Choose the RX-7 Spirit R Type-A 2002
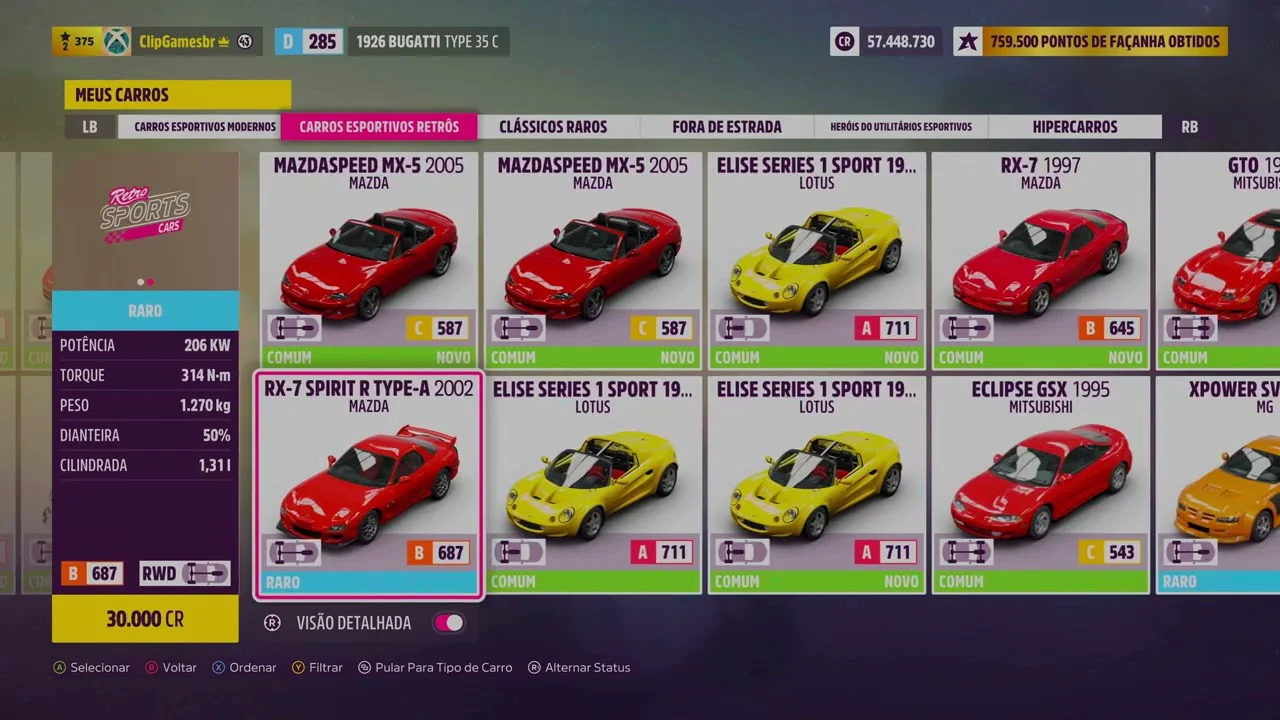Viewport: 1280px width, 720px height. point(368,486)
